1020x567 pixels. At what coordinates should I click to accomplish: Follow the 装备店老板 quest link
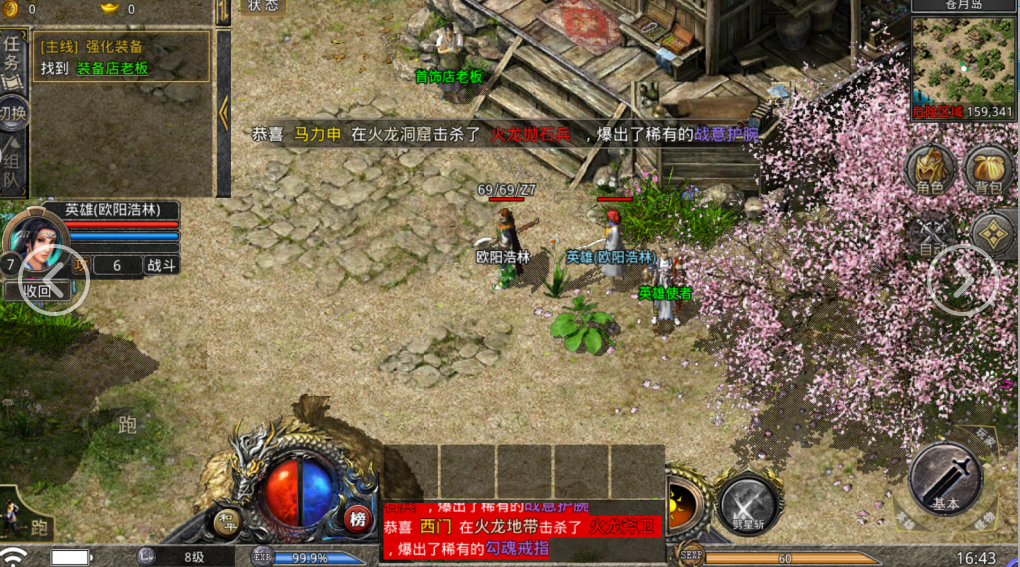point(112,69)
